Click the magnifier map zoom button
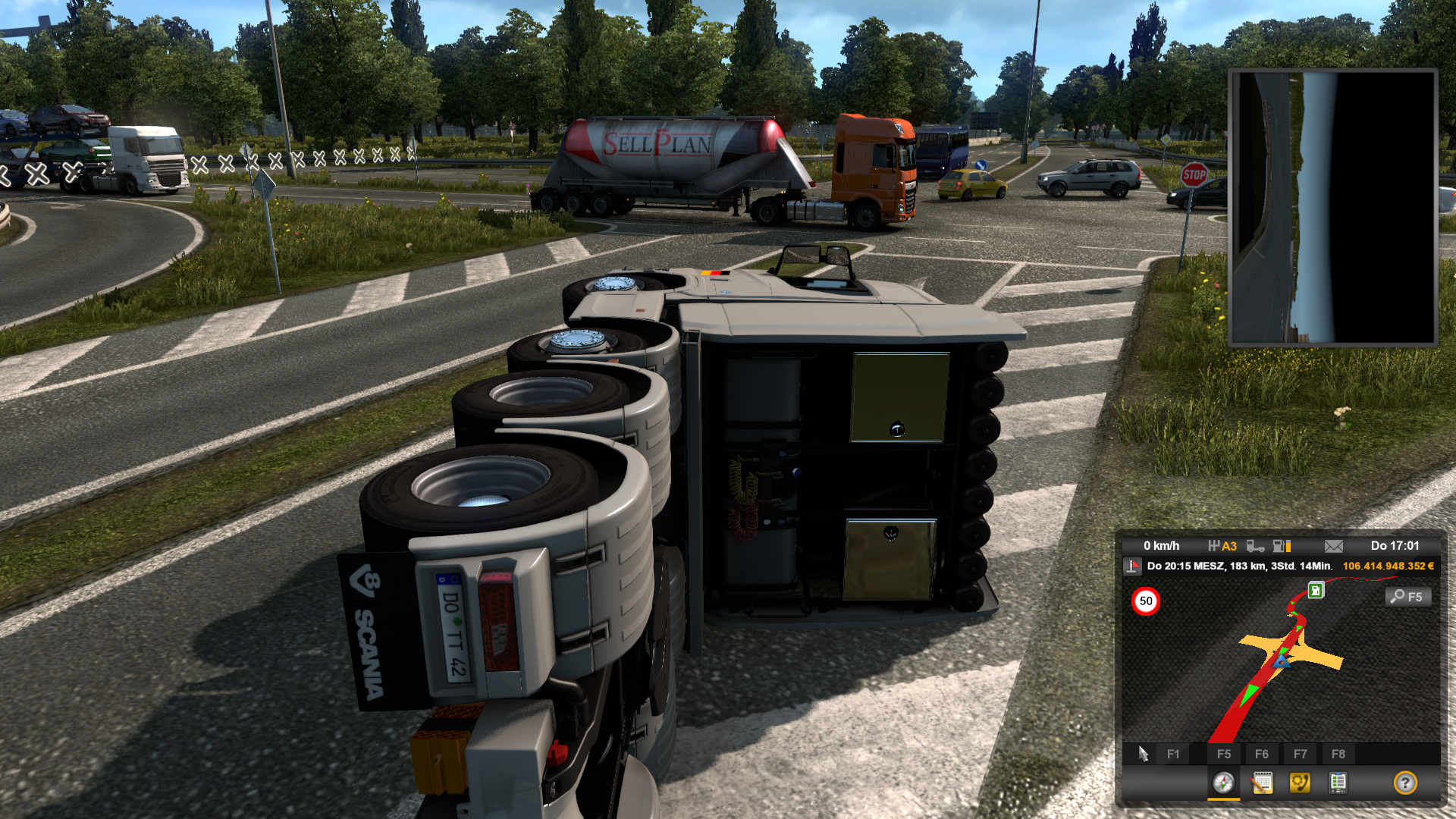The image size is (1456, 819). 1408,597
